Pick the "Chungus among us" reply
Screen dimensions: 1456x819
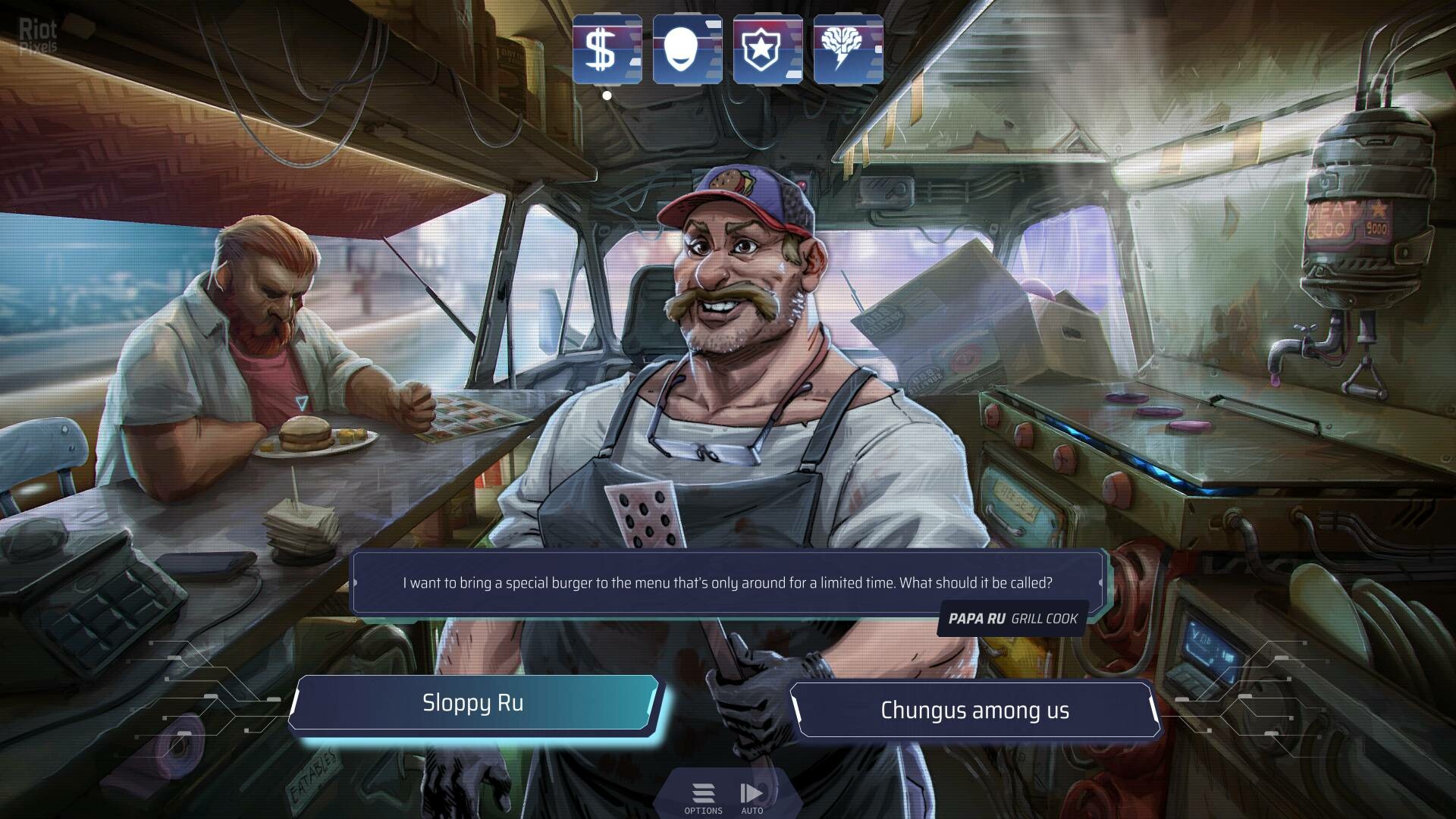(974, 711)
